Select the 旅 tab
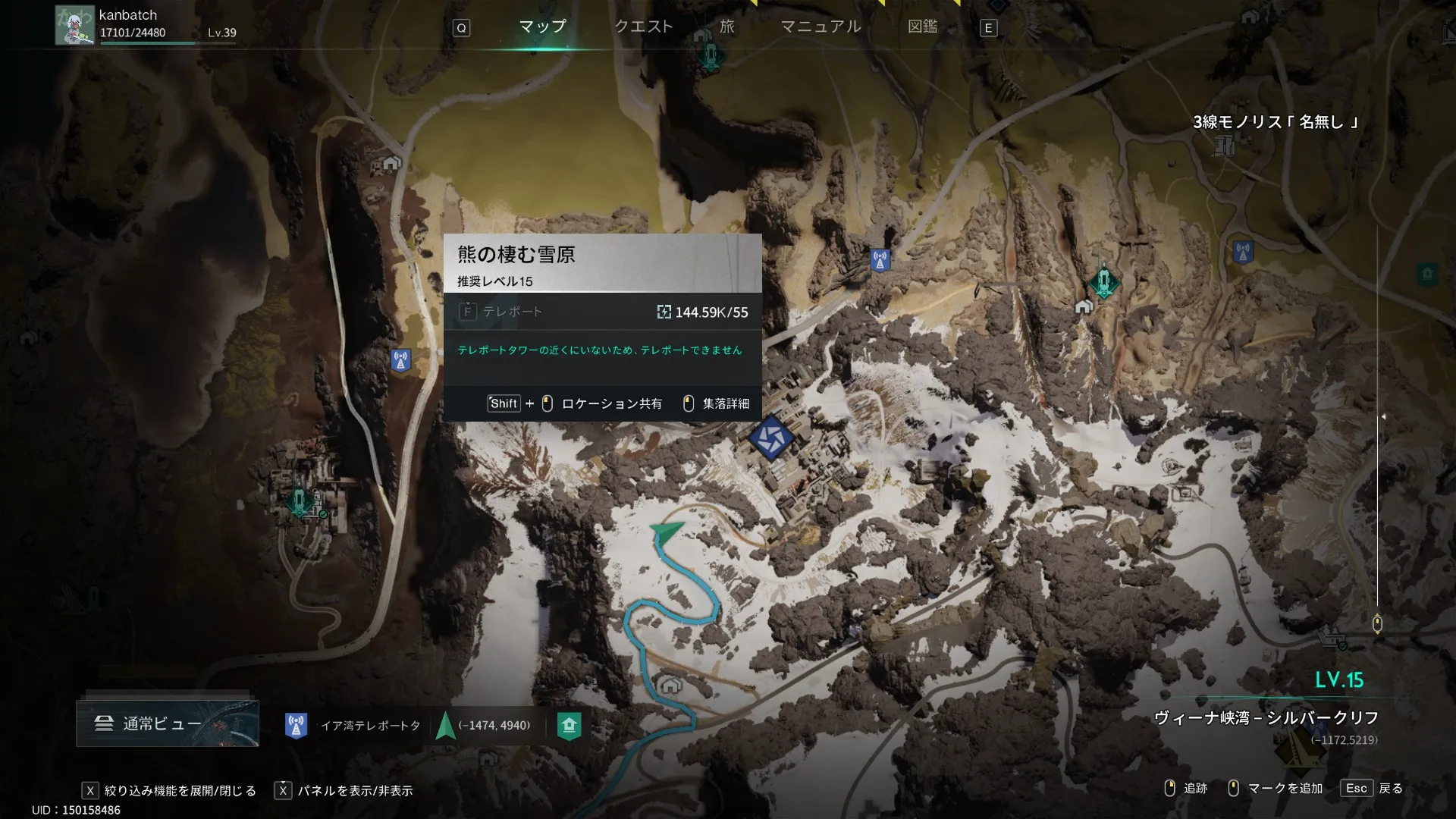The height and width of the screenshot is (819, 1456). 727,27
